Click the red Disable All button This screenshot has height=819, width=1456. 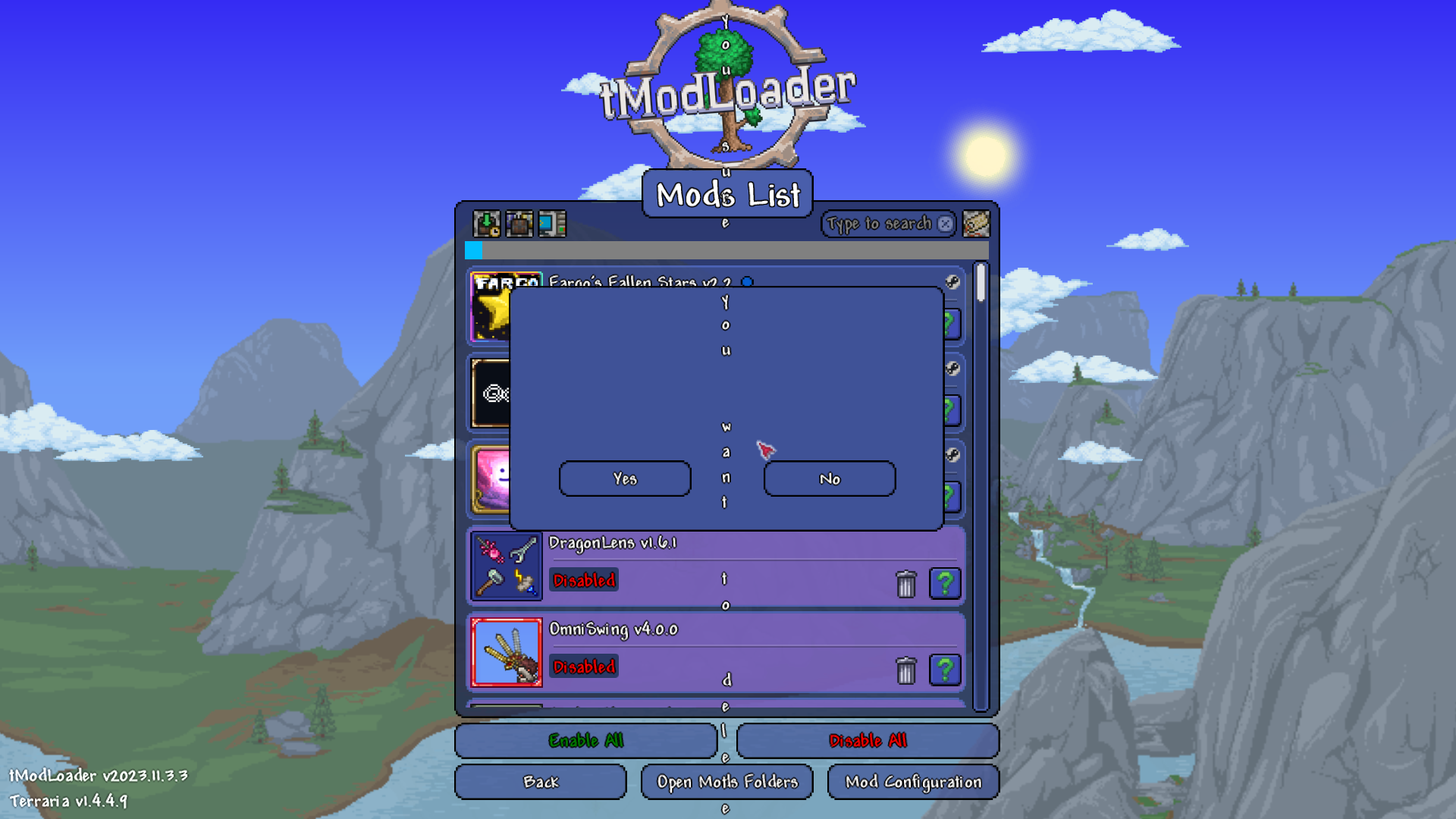click(x=868, y=740)
